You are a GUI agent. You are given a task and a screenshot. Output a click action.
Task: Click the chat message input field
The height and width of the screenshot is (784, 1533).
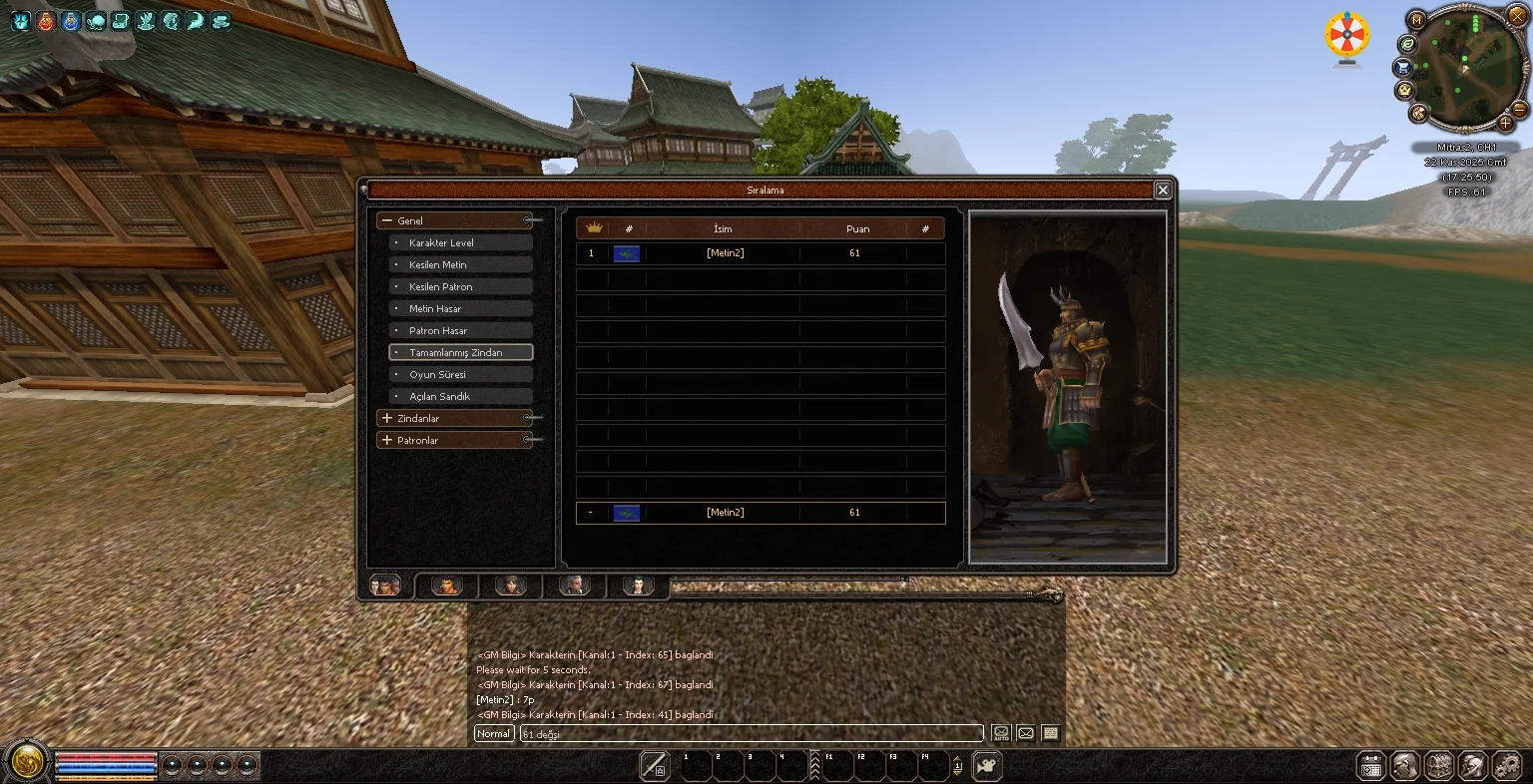tap(751, 733)
